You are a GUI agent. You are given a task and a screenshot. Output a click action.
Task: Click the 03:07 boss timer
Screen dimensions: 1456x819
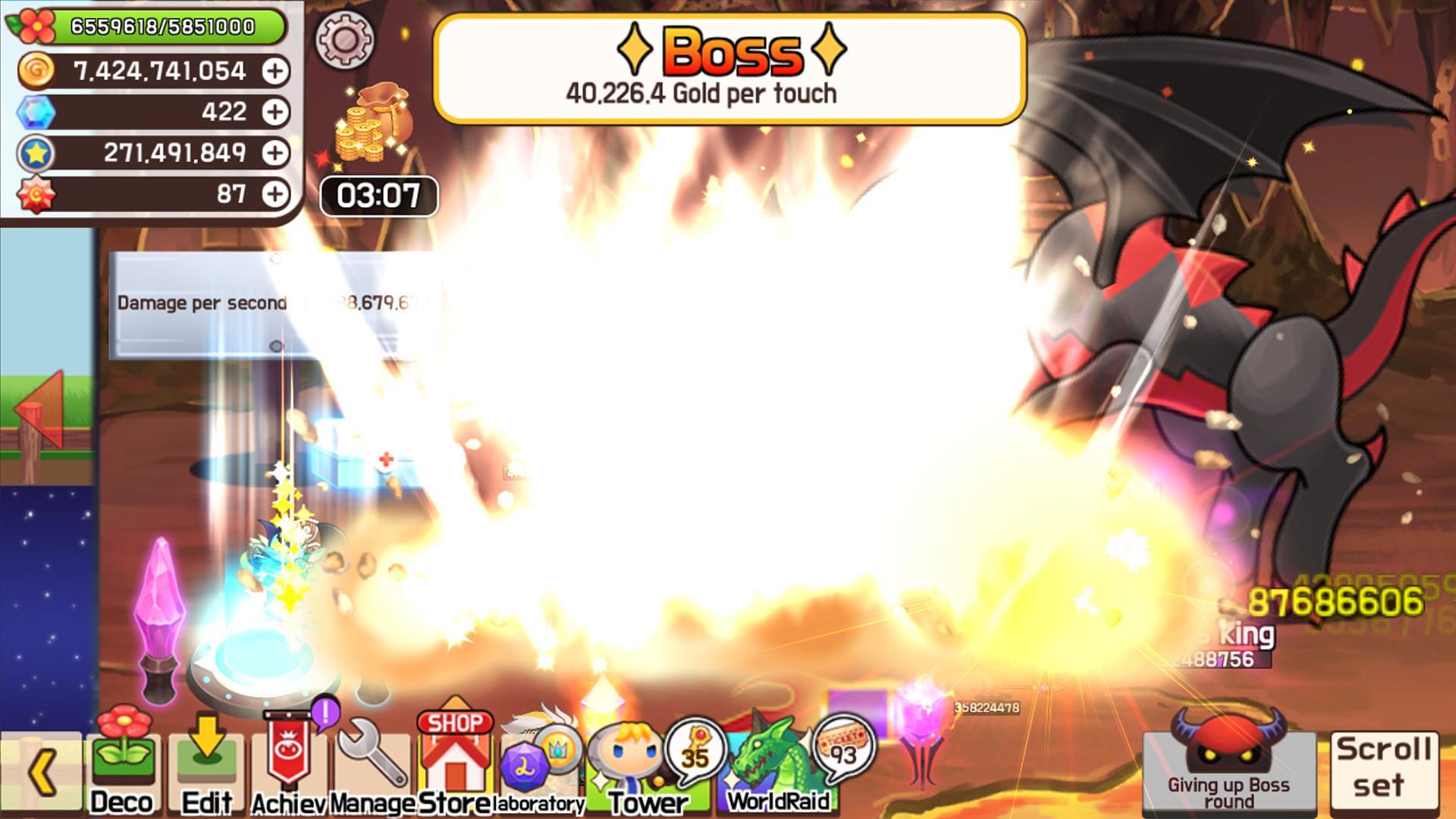pyautogui.click(x=377, y=196)
